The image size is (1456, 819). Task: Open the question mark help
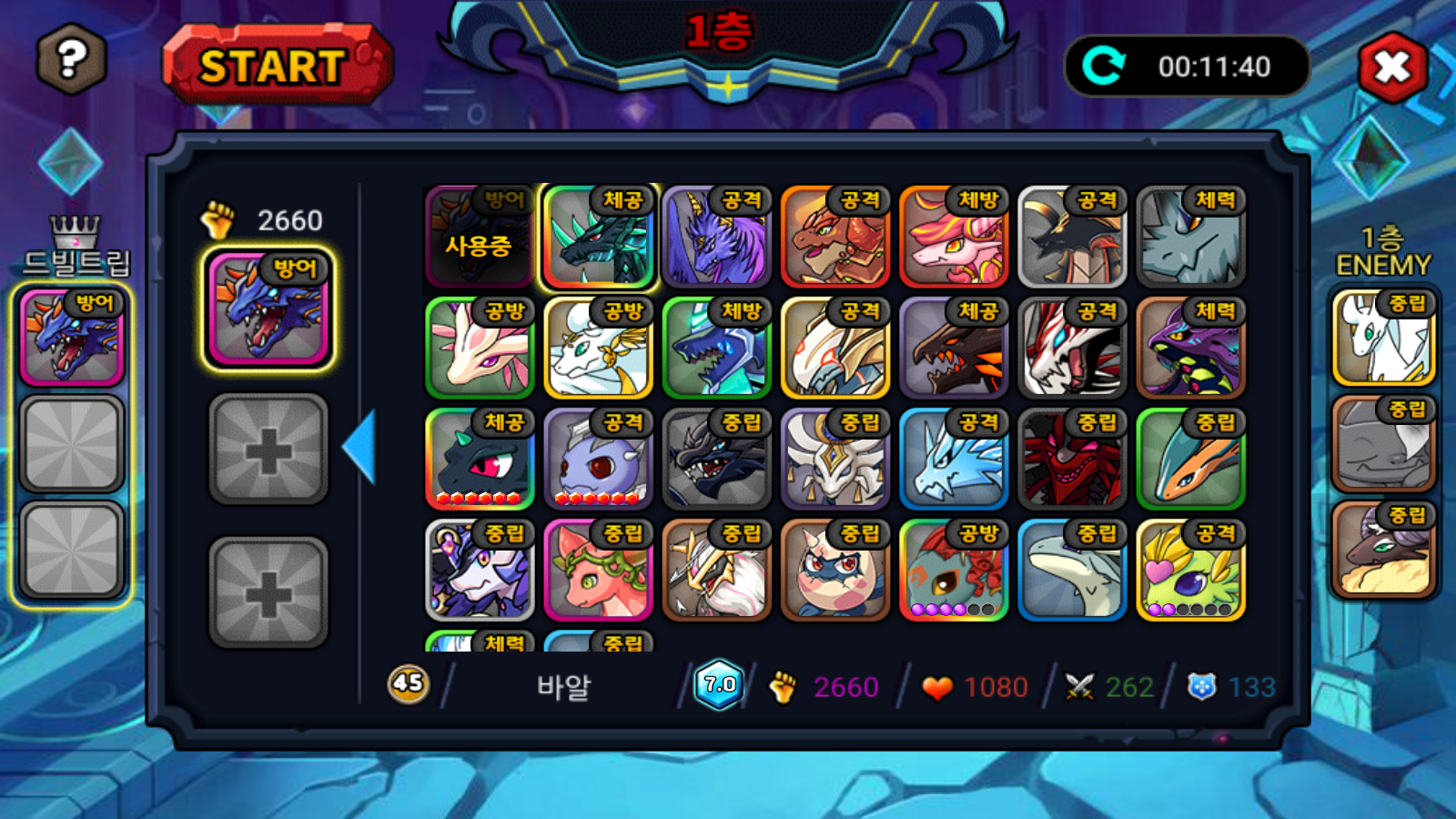point(72,60)
